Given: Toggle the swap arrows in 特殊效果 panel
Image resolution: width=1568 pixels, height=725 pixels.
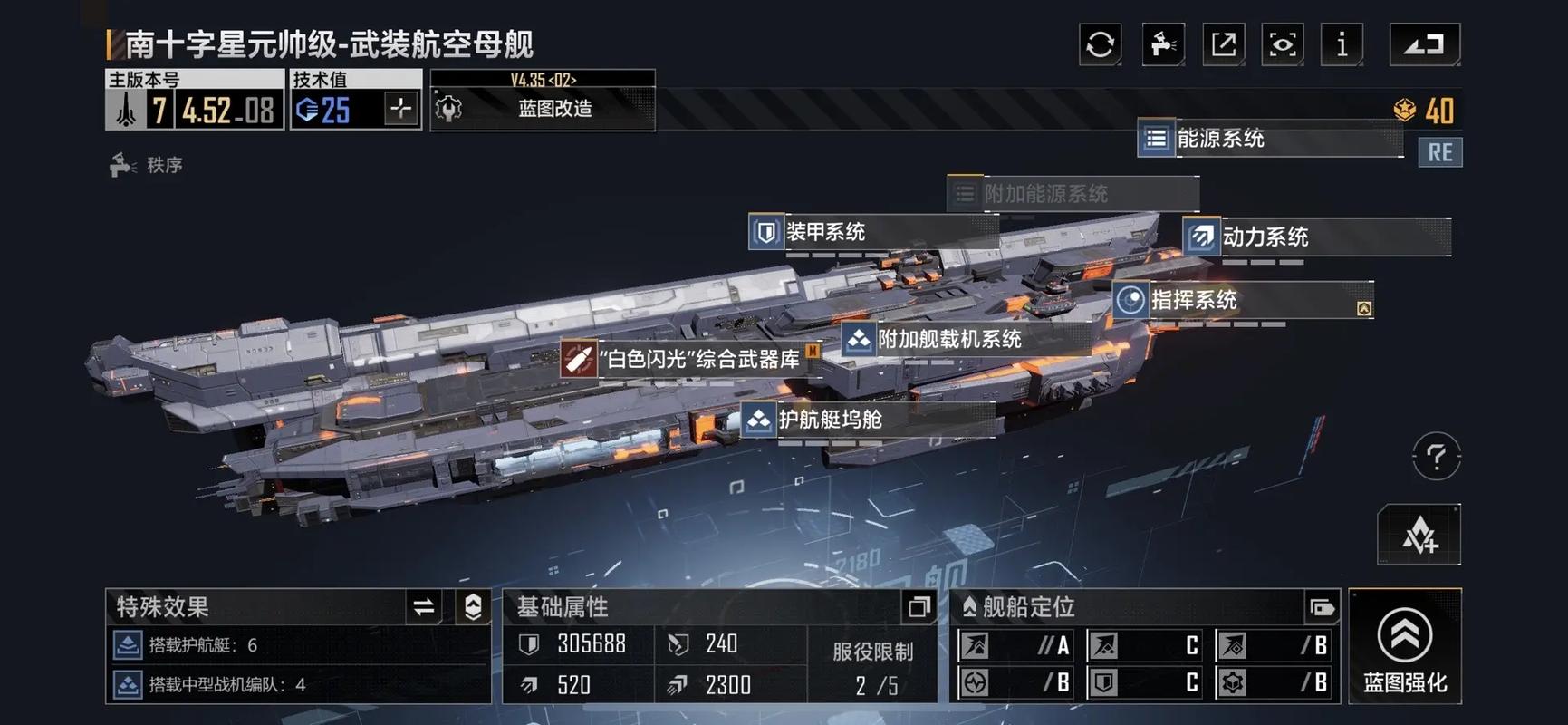Looking at the screenshot, I should pos(423,607).
